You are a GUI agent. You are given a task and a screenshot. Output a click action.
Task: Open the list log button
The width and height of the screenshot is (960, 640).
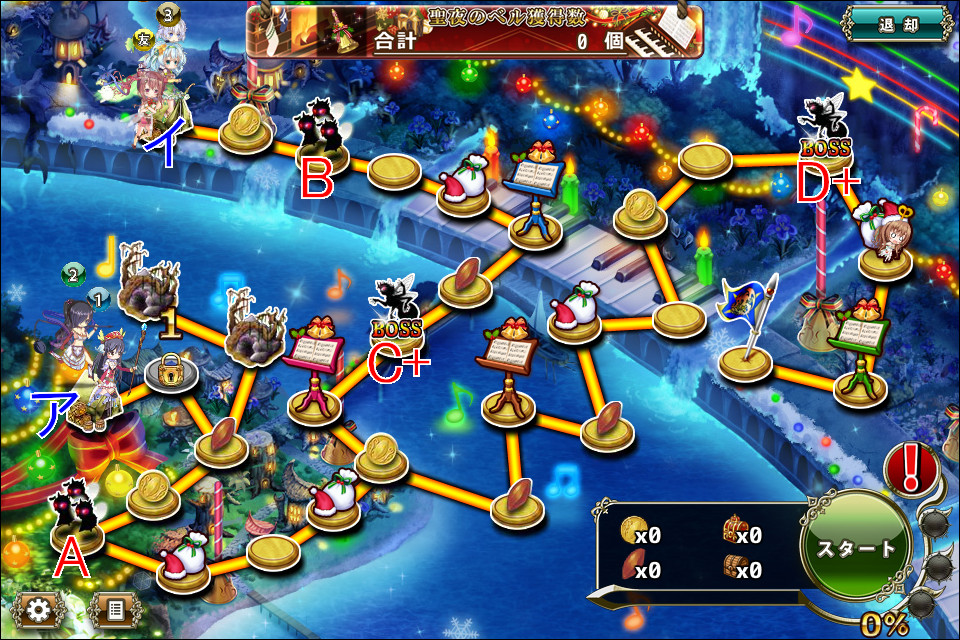pyautogui.click(x=113, y=607)
